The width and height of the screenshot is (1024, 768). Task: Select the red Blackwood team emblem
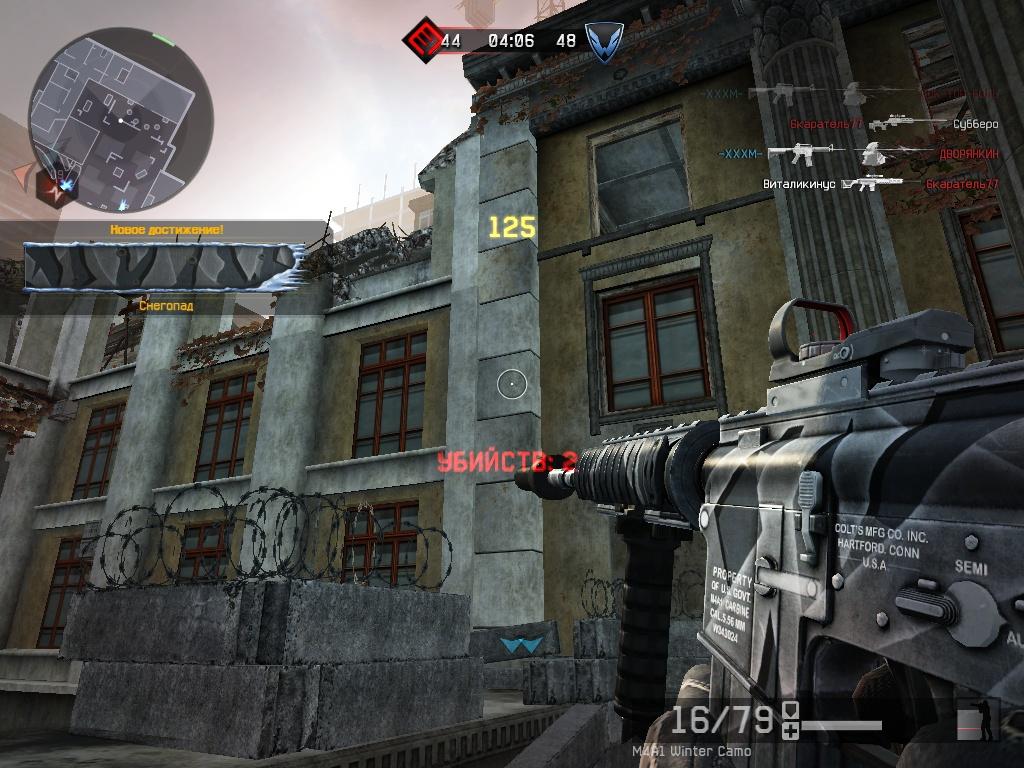[420, 41]
